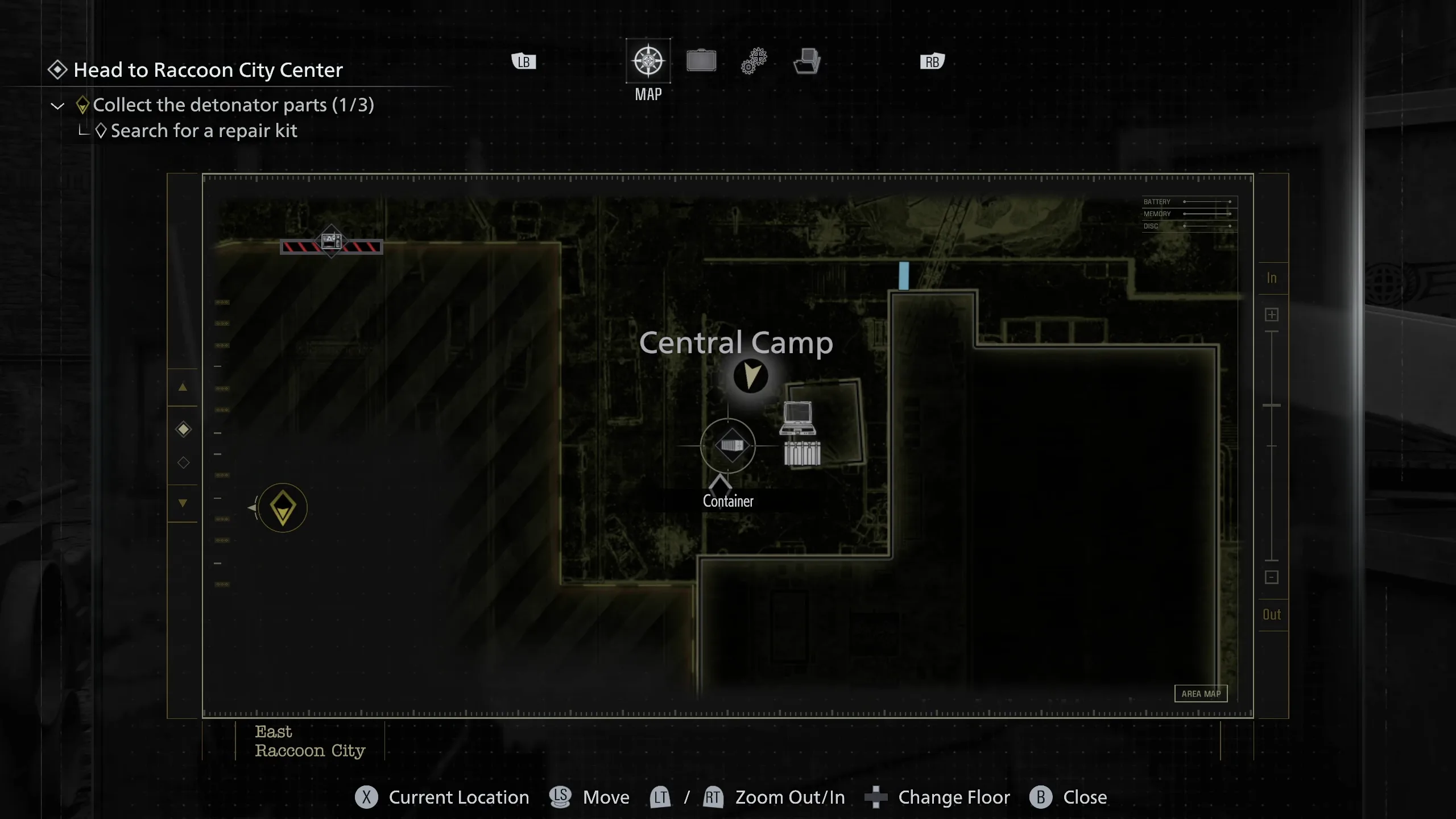Select the MAP compass tab

[x=648, y=61]
